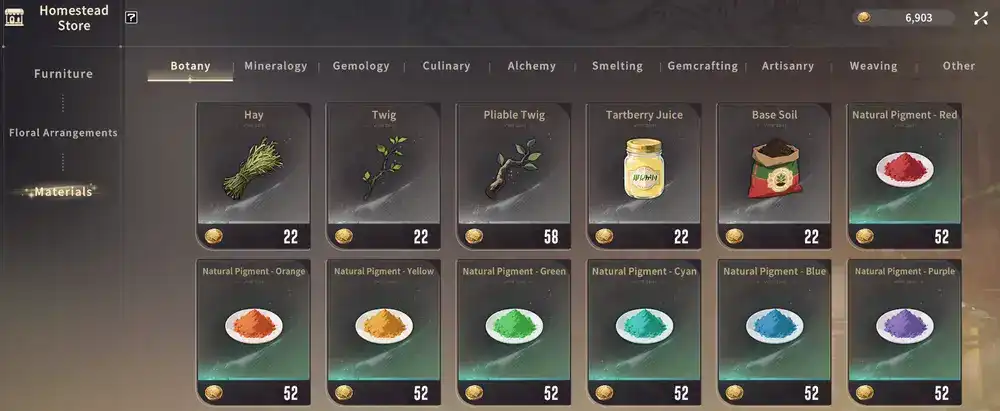
Task: Select Natural Pigment - Red
Action: (x=904, y=174)
